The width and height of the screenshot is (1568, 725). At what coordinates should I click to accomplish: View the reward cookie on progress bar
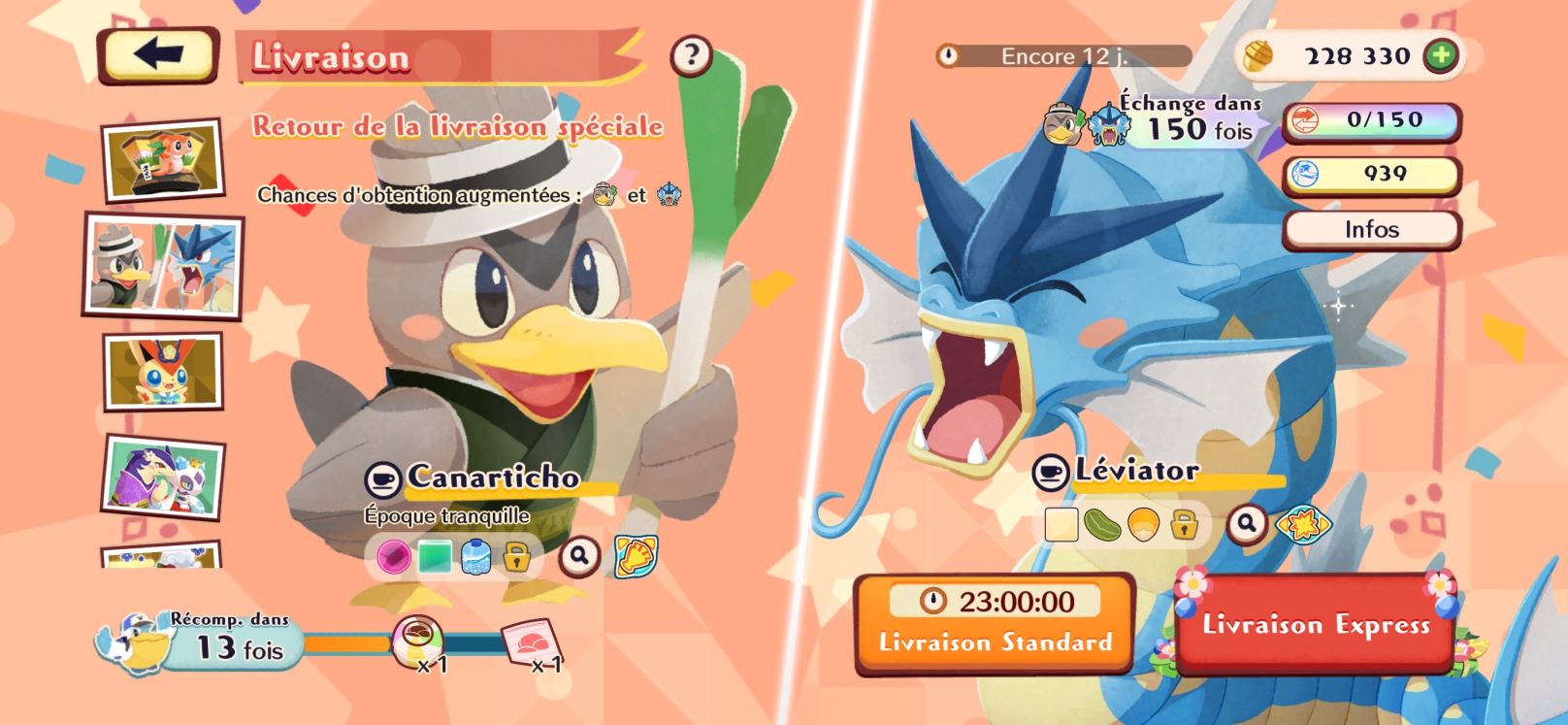(x=418, y=641)
